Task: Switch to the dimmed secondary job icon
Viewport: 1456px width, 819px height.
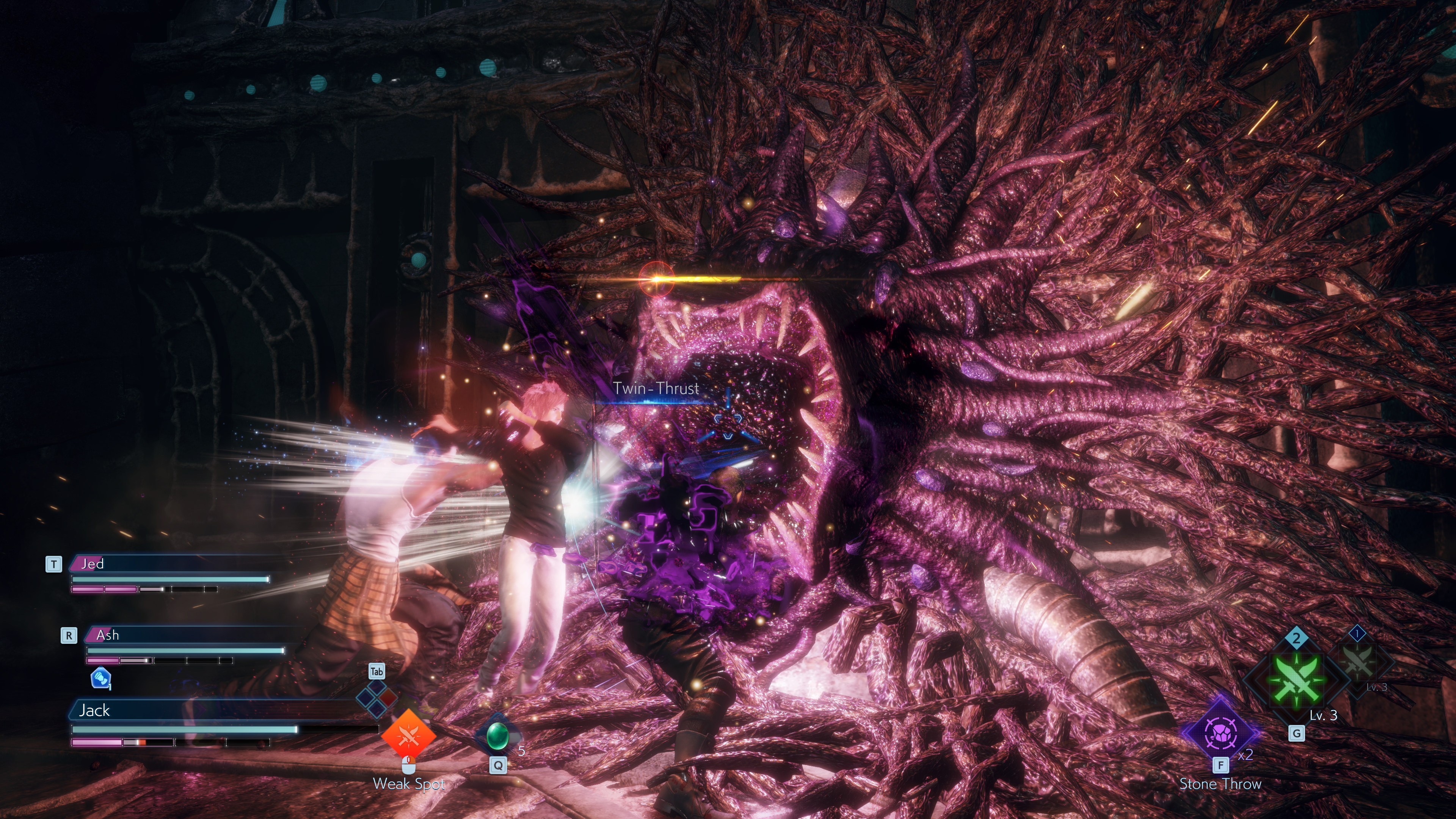Action: point(1358,662)
